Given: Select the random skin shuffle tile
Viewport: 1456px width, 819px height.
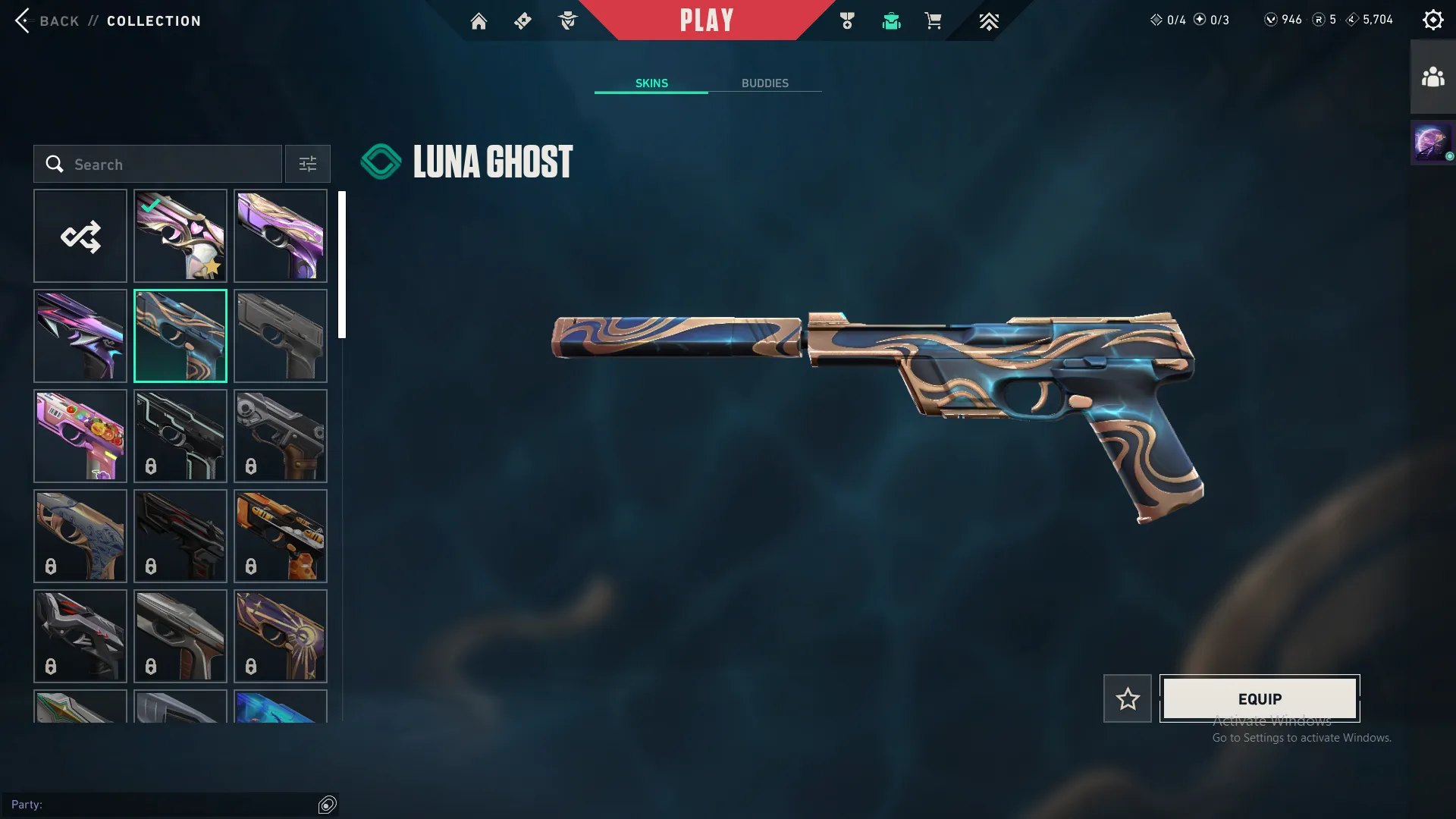Looking at the screenshot, I should coord(80,236).
